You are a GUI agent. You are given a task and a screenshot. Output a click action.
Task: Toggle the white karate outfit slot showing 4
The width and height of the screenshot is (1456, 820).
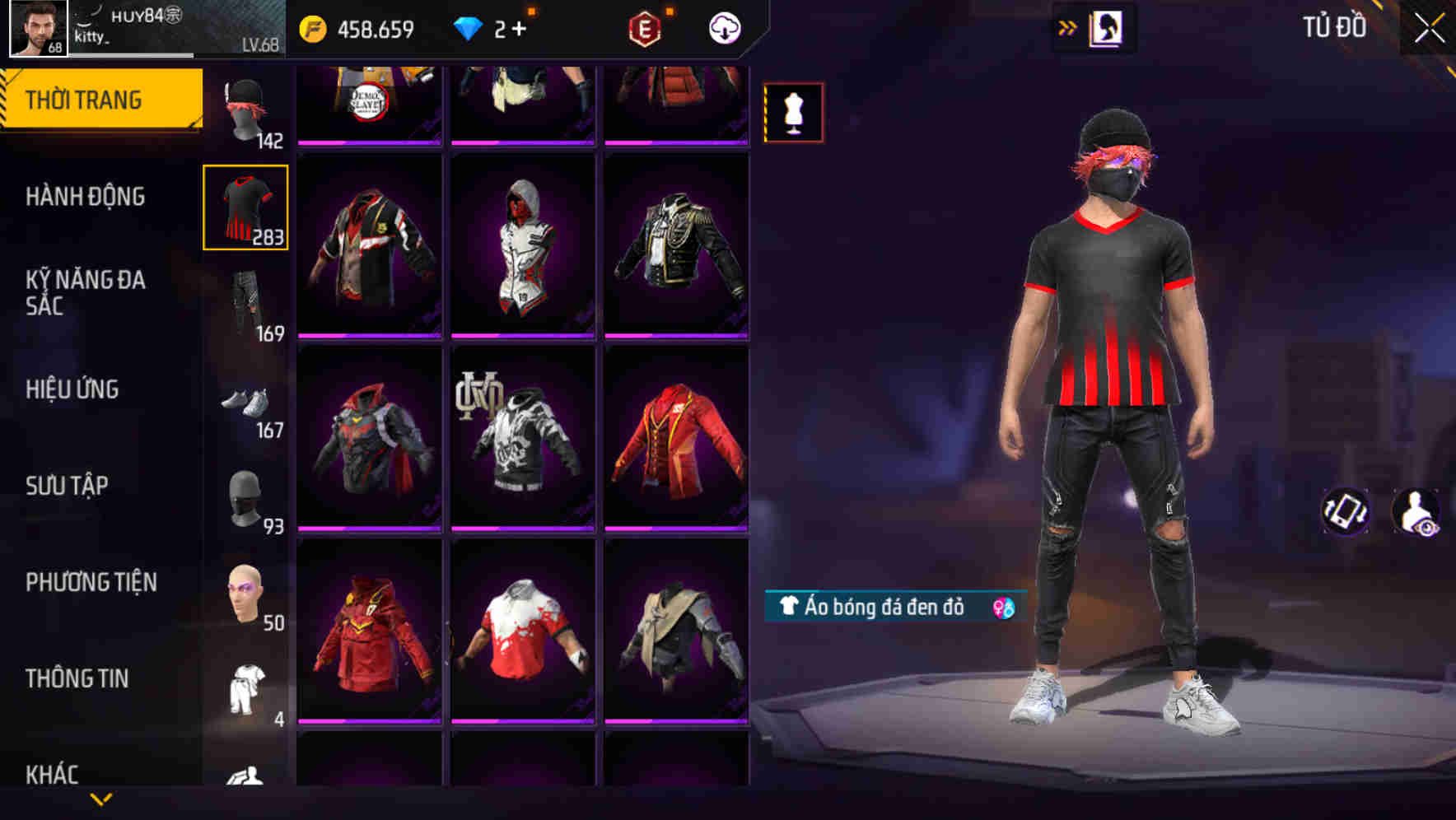tap(245, 686)
